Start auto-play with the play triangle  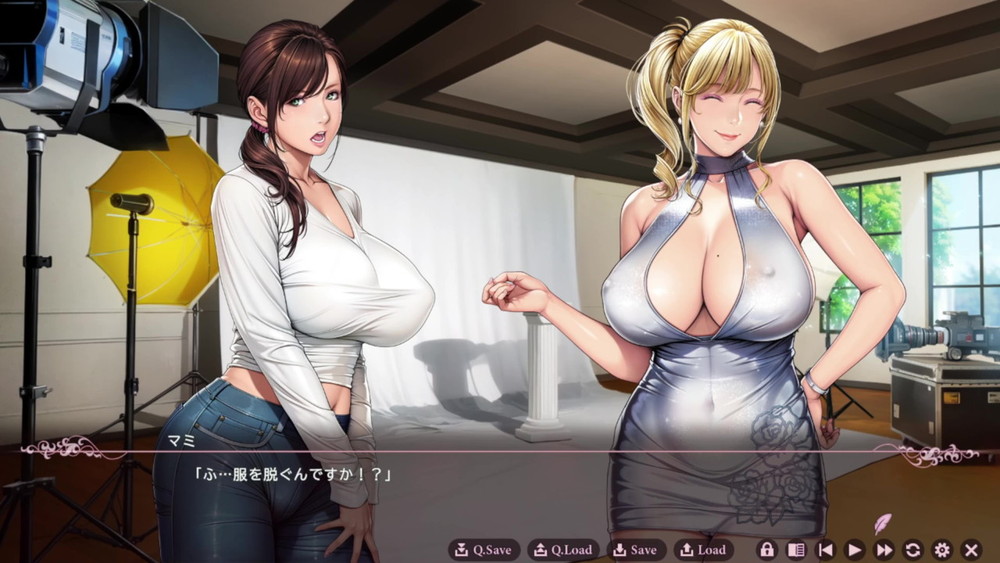[854, 549]
